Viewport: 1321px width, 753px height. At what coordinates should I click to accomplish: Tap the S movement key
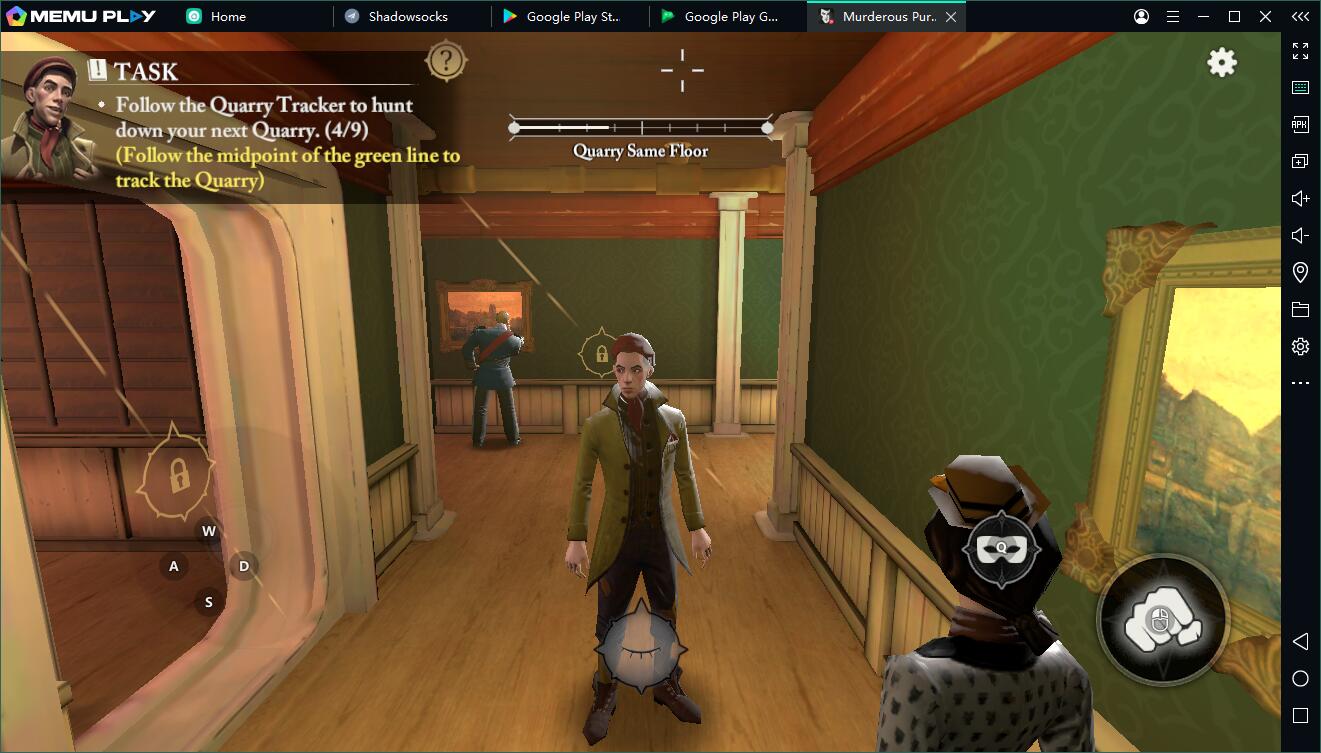click(209, 602)
